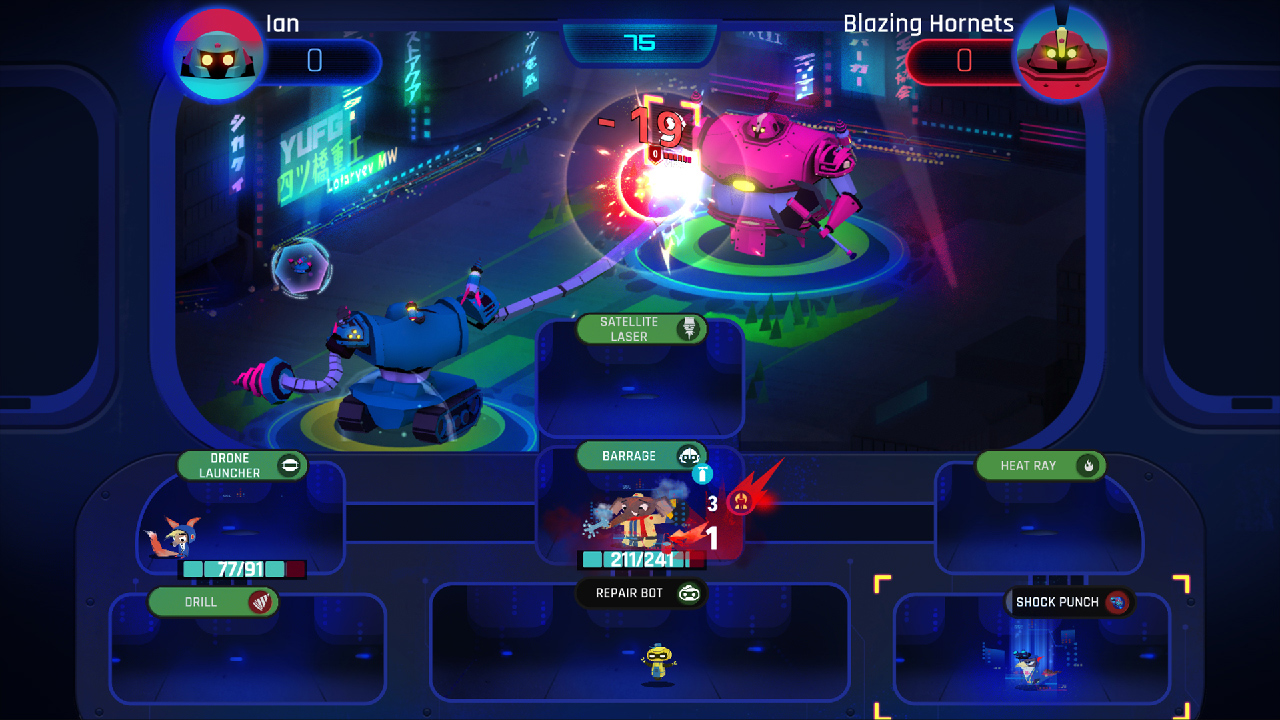Image resolution: width=1280 pixels, height=720 pixels.
Task: Select the Satellite Laser dish icon
Action: tap(688, 329)
